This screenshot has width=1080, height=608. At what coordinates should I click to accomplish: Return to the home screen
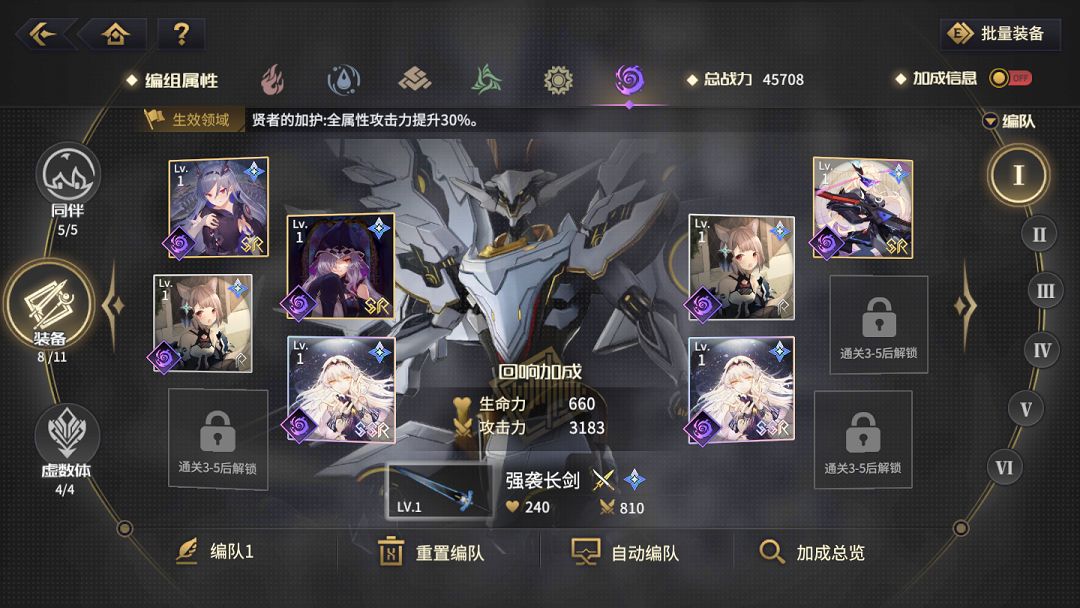click(116, 34)
